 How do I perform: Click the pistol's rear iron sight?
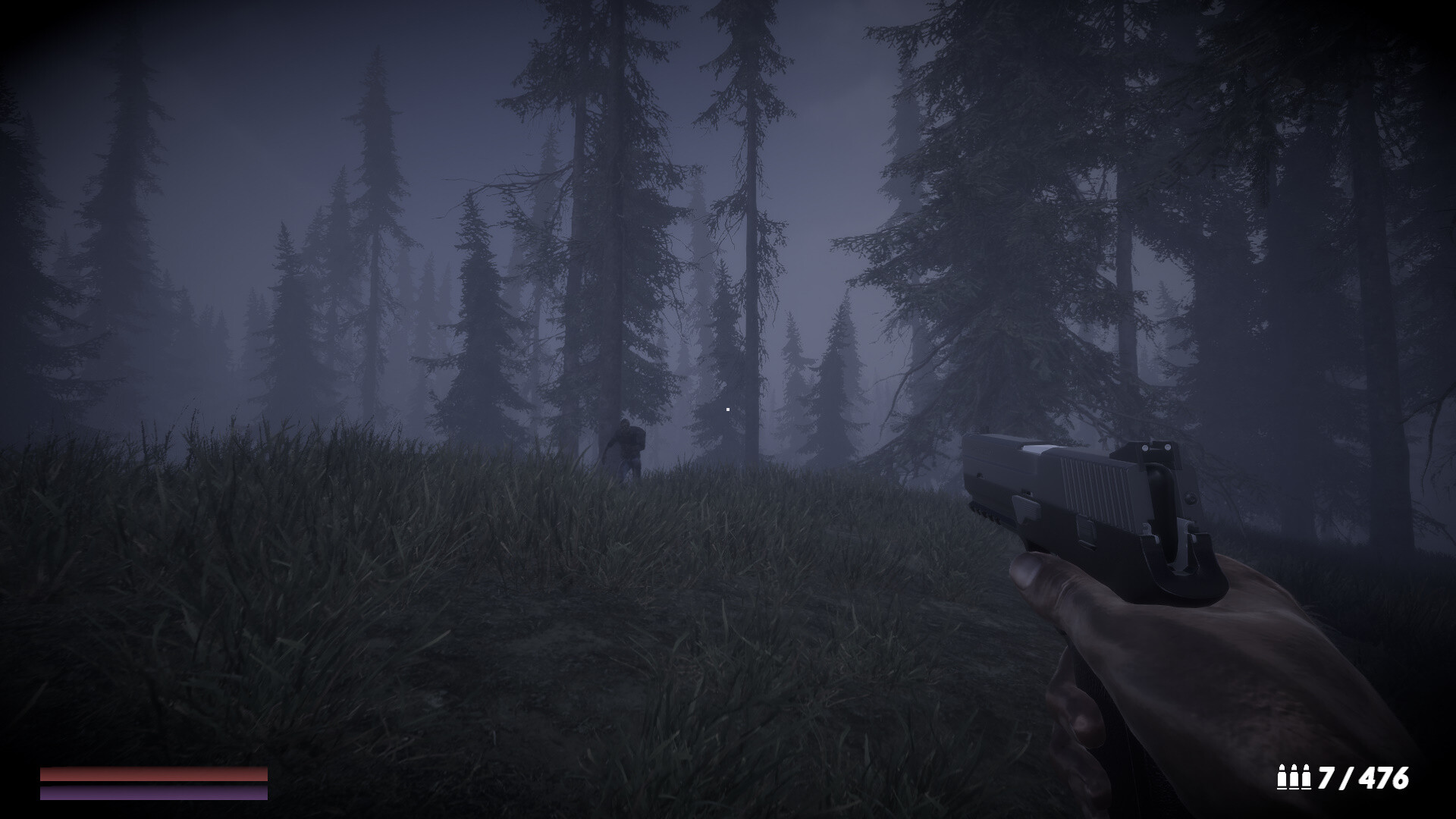point(1156,450)
